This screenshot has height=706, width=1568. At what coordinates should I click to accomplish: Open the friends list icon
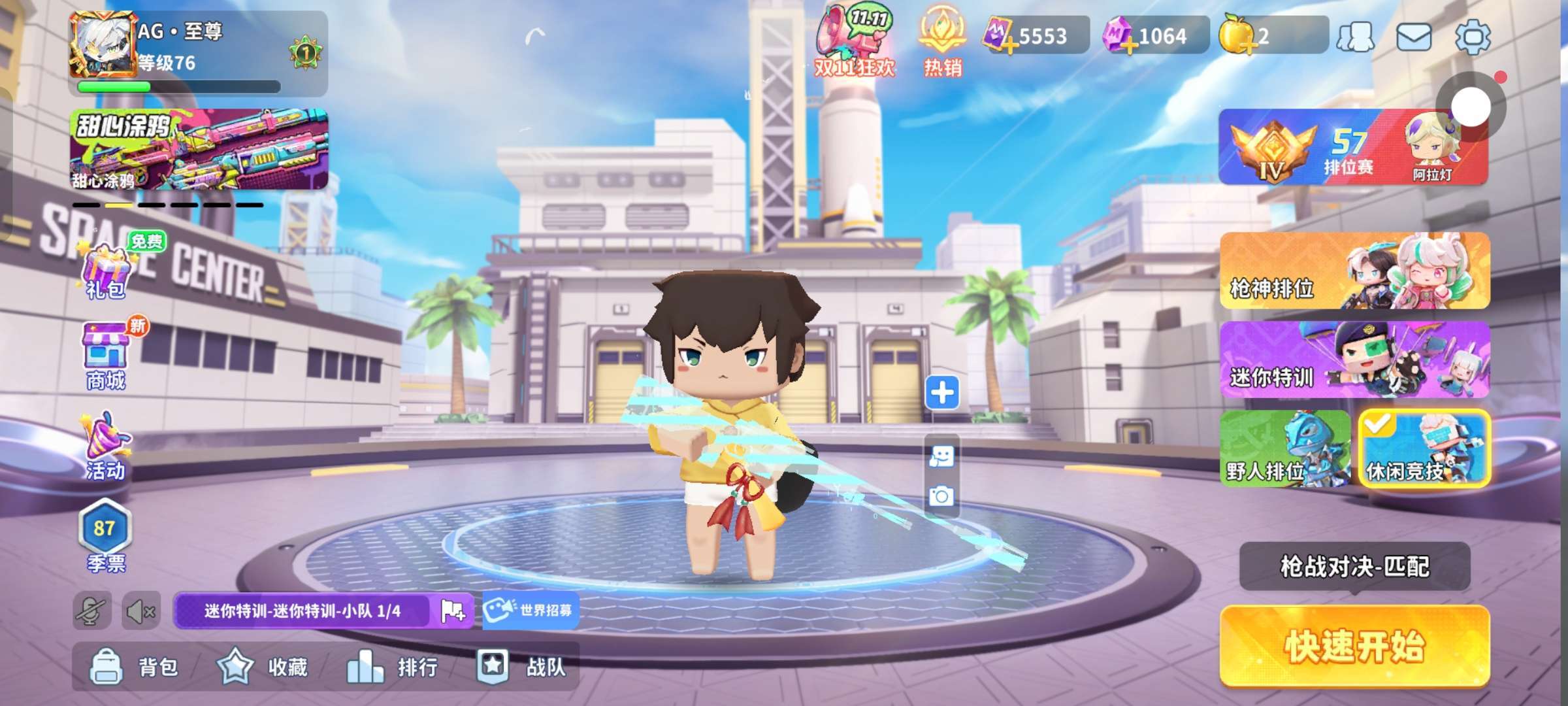[x=1356, y=37]
